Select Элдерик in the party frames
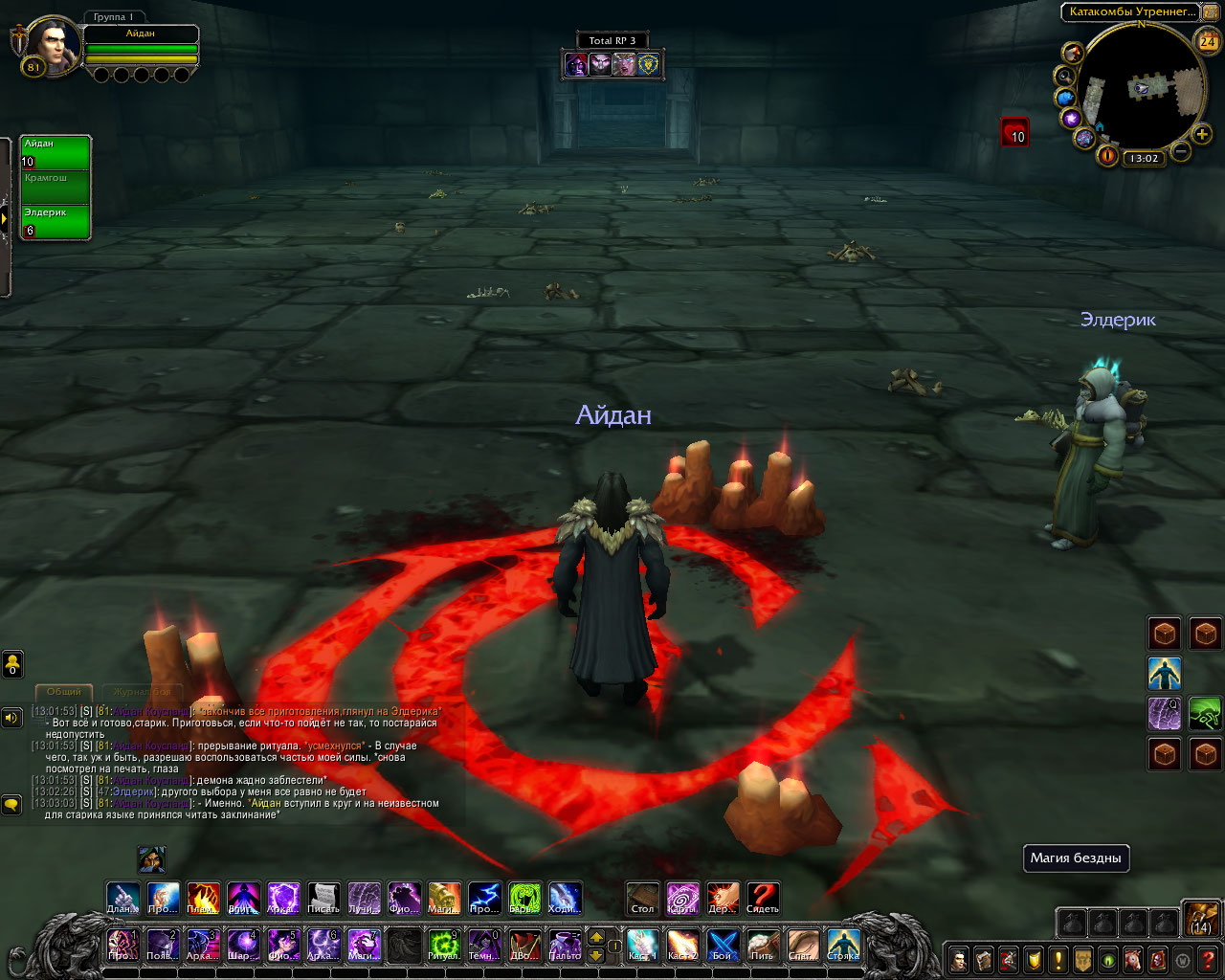1225x980 pixels. pyautogui.click(x=56, y=221)
